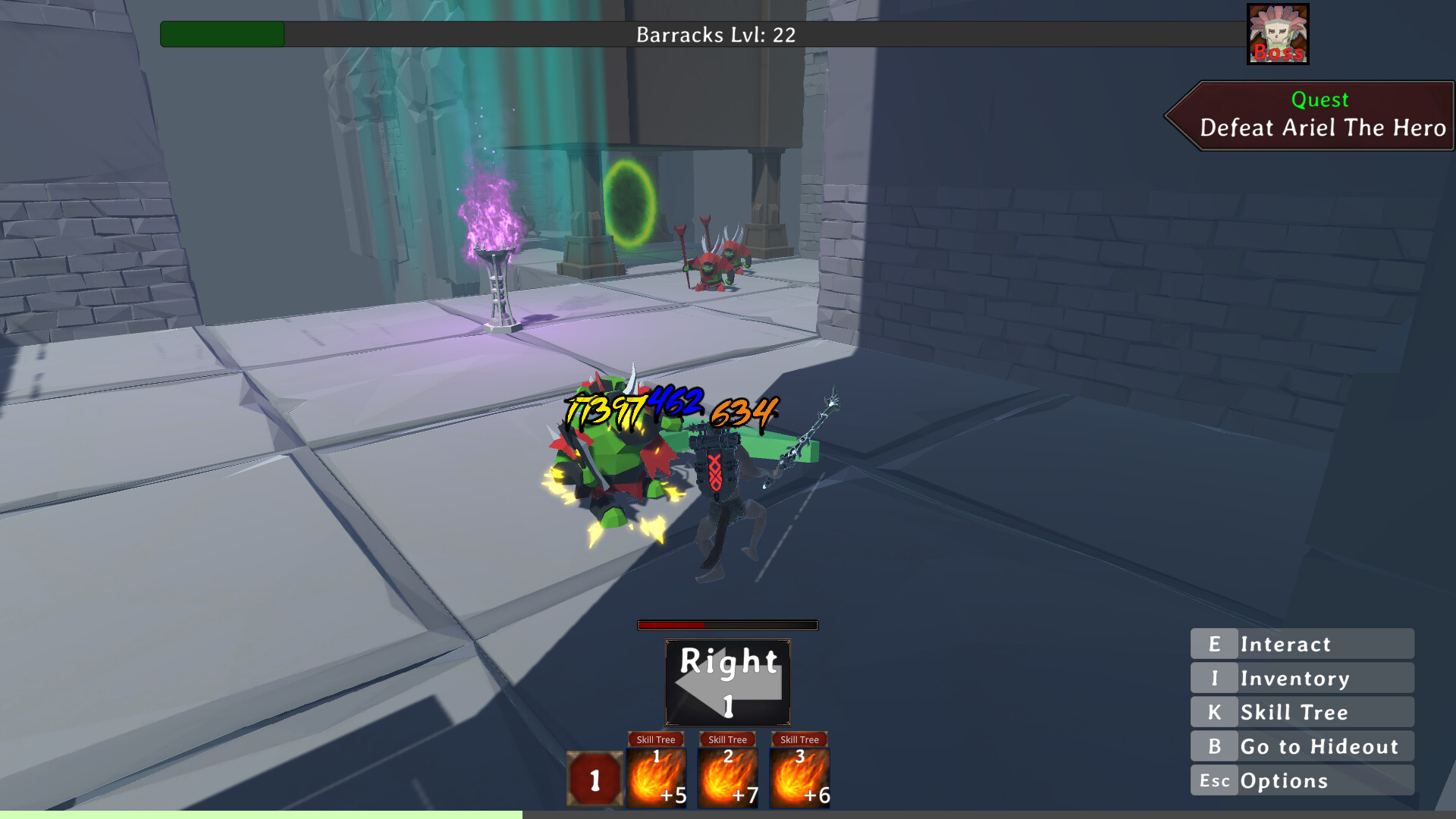Click the Inventory keybind icon labeled I
The width and height of the screenshot is (1456, 819).
tap(1214, 678)
